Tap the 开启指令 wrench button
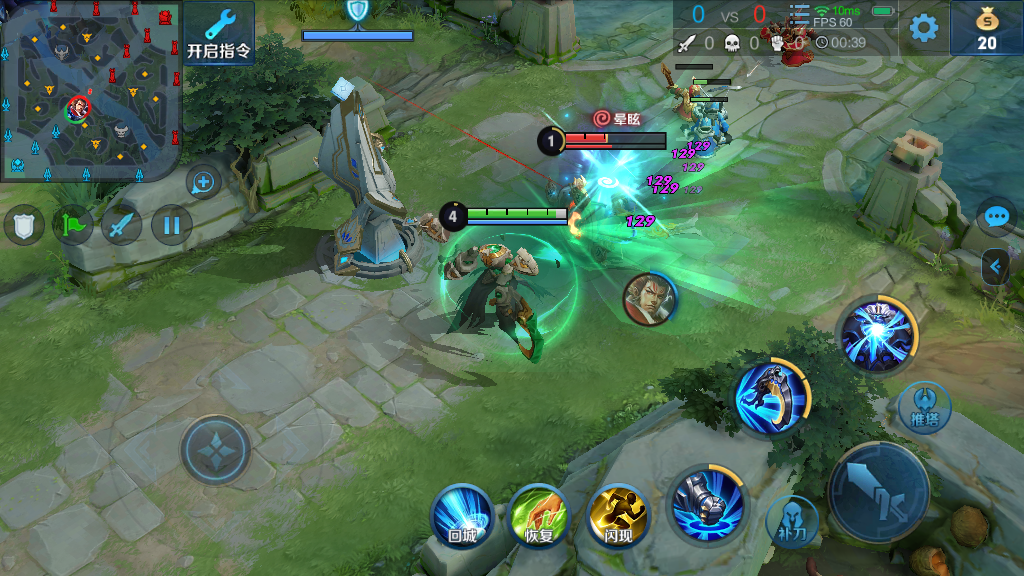This screenshot has height=576, width=1024. coord(219,33)
